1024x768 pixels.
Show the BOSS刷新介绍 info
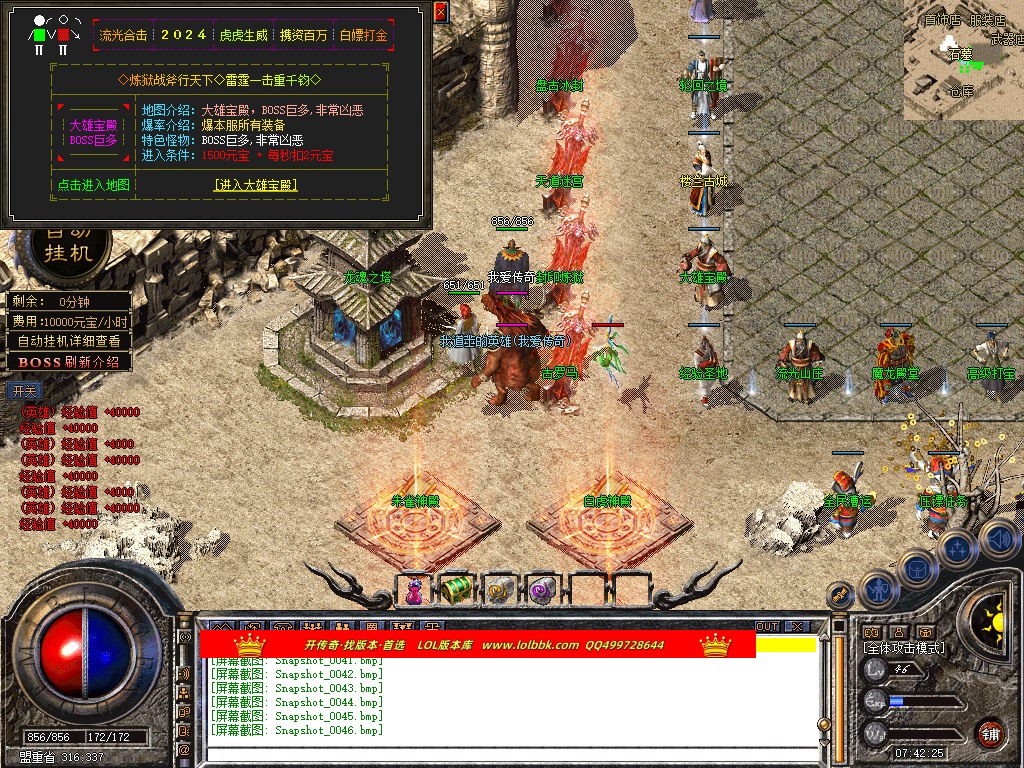tap(70, 361)
